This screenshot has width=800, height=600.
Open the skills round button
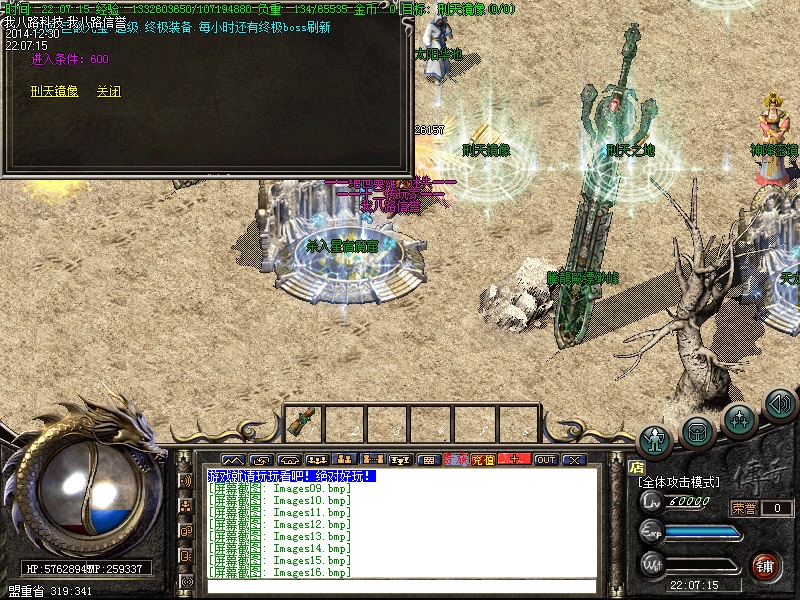click(x=738, y=418)
